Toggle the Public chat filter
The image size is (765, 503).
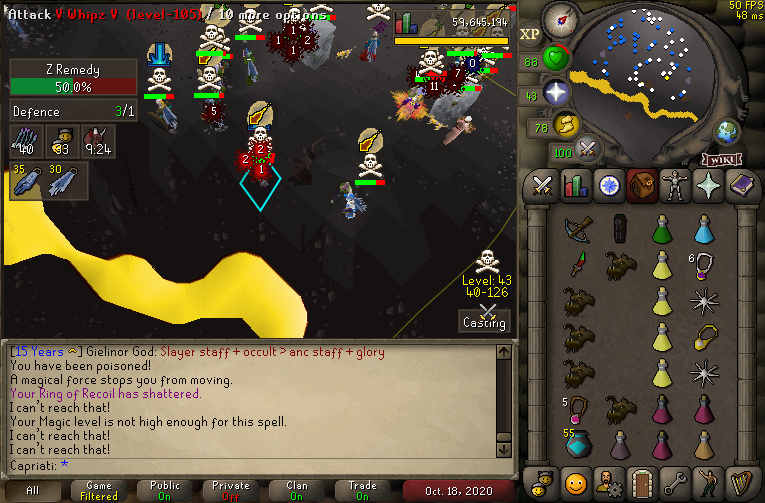[x=165, y=491]
